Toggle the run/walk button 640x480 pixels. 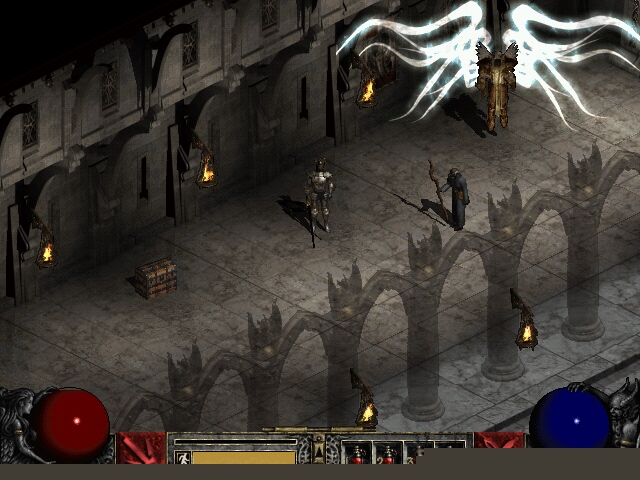(182, 457)
